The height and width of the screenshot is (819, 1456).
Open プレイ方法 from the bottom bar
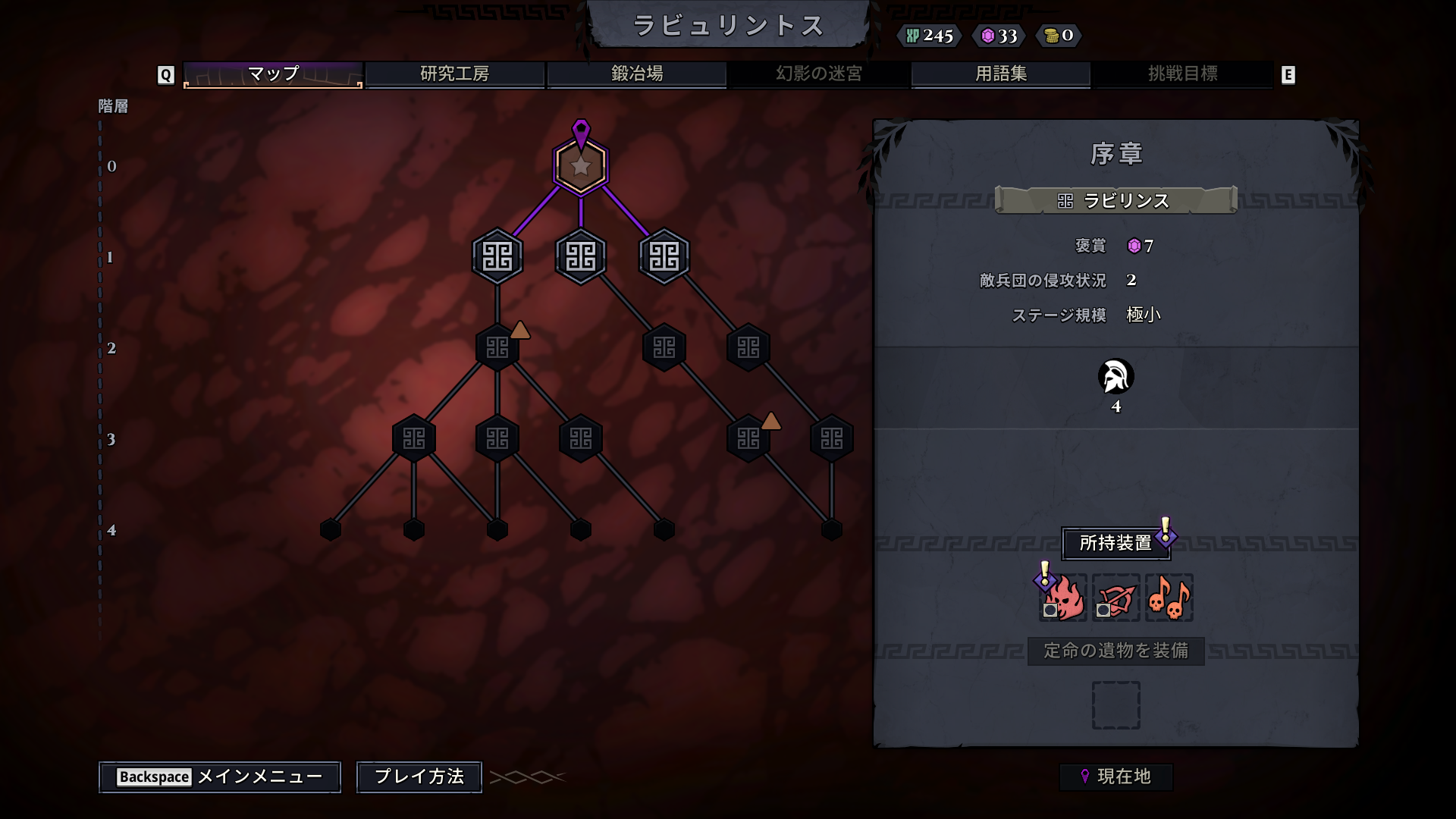point(418,777)
